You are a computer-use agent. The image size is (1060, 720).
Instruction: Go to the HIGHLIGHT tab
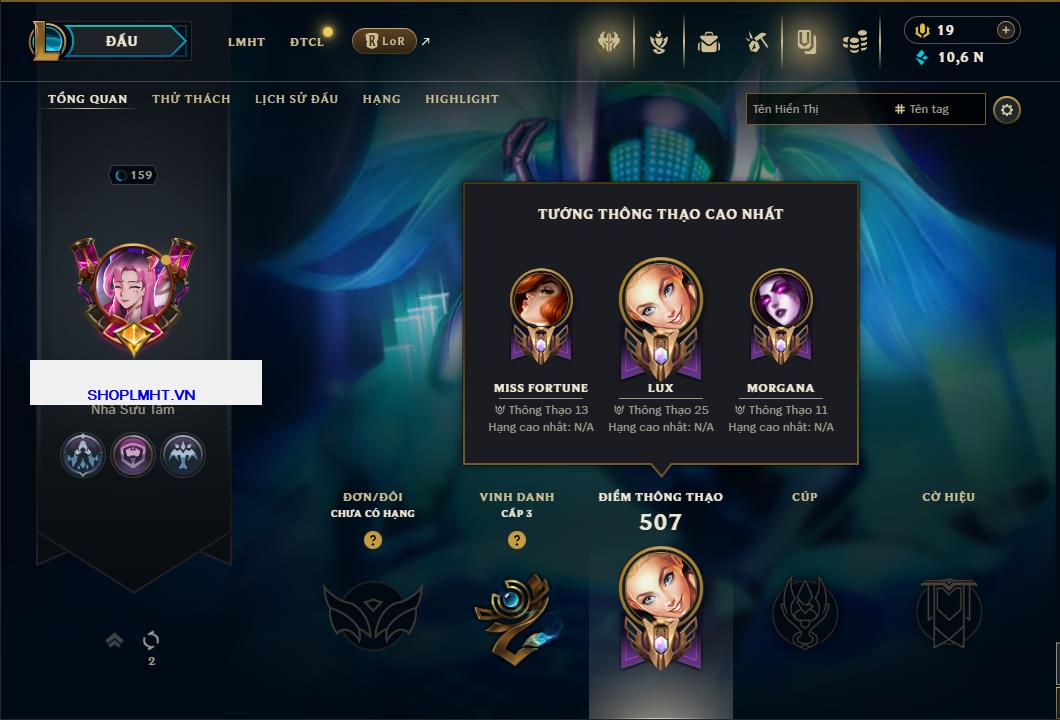tap(461, 99)
